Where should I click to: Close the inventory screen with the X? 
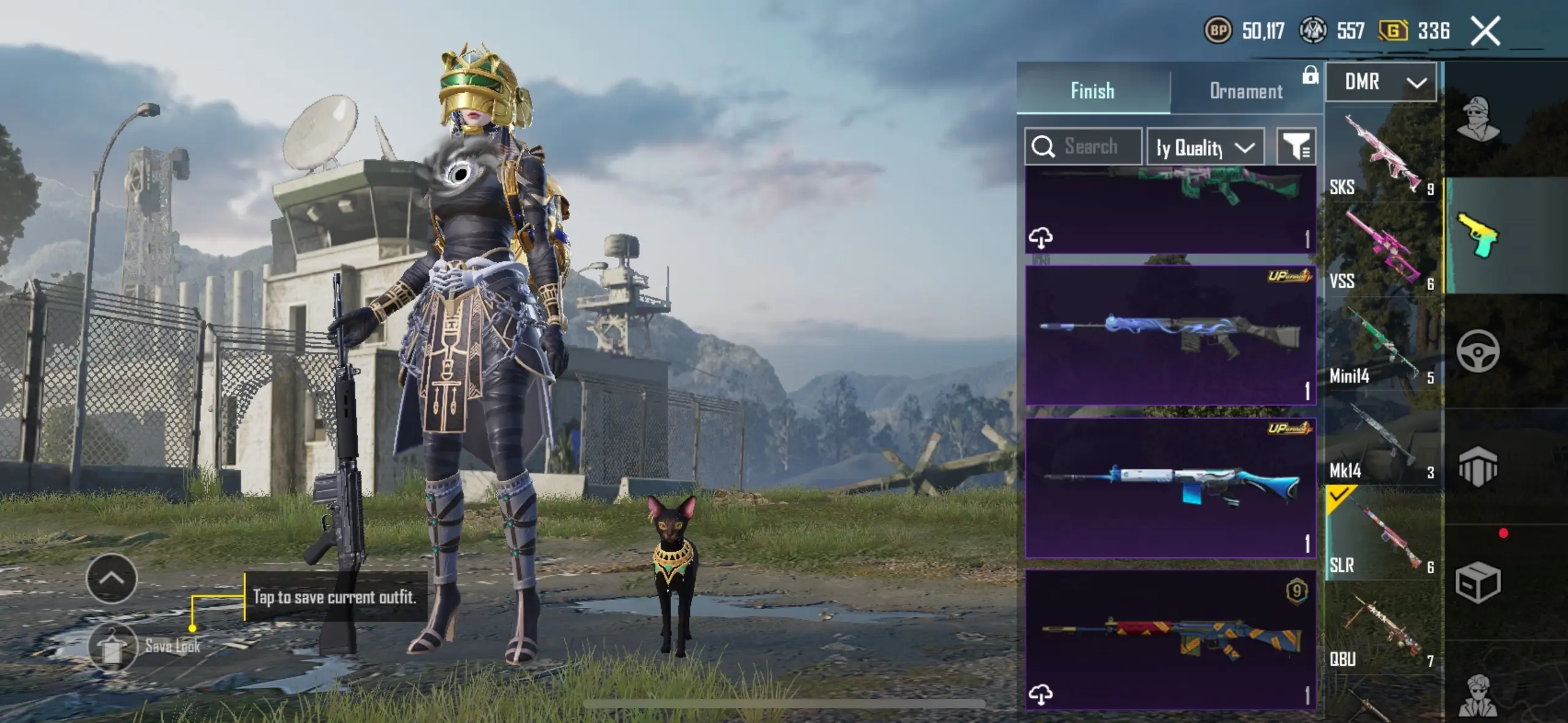point(1485,31)
